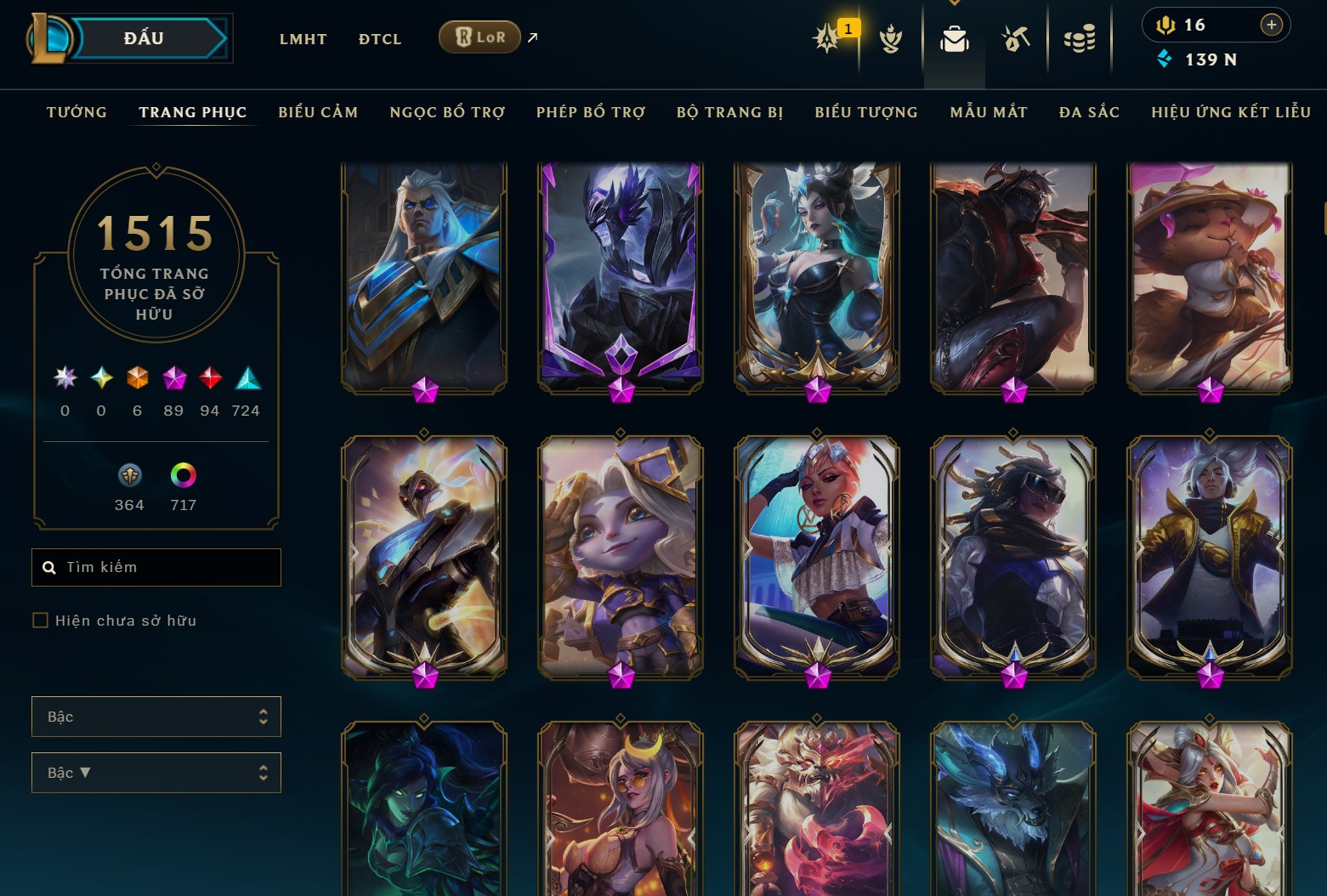Open the Hextech Loot crafting icon
1327x896 pixels.
click(1016, 37)
